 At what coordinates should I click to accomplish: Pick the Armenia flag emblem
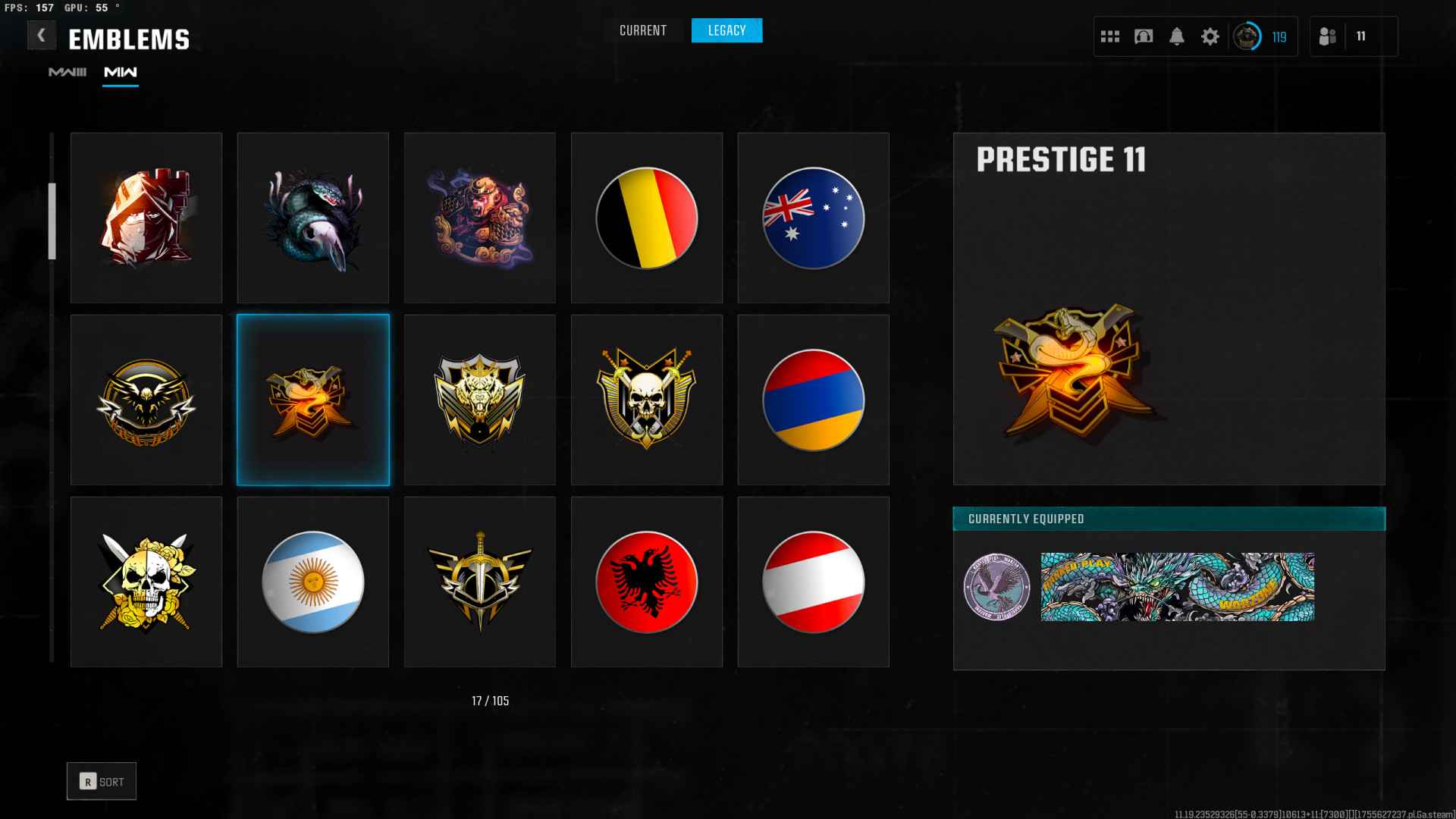pyautogui.click(x=813, y=400)
